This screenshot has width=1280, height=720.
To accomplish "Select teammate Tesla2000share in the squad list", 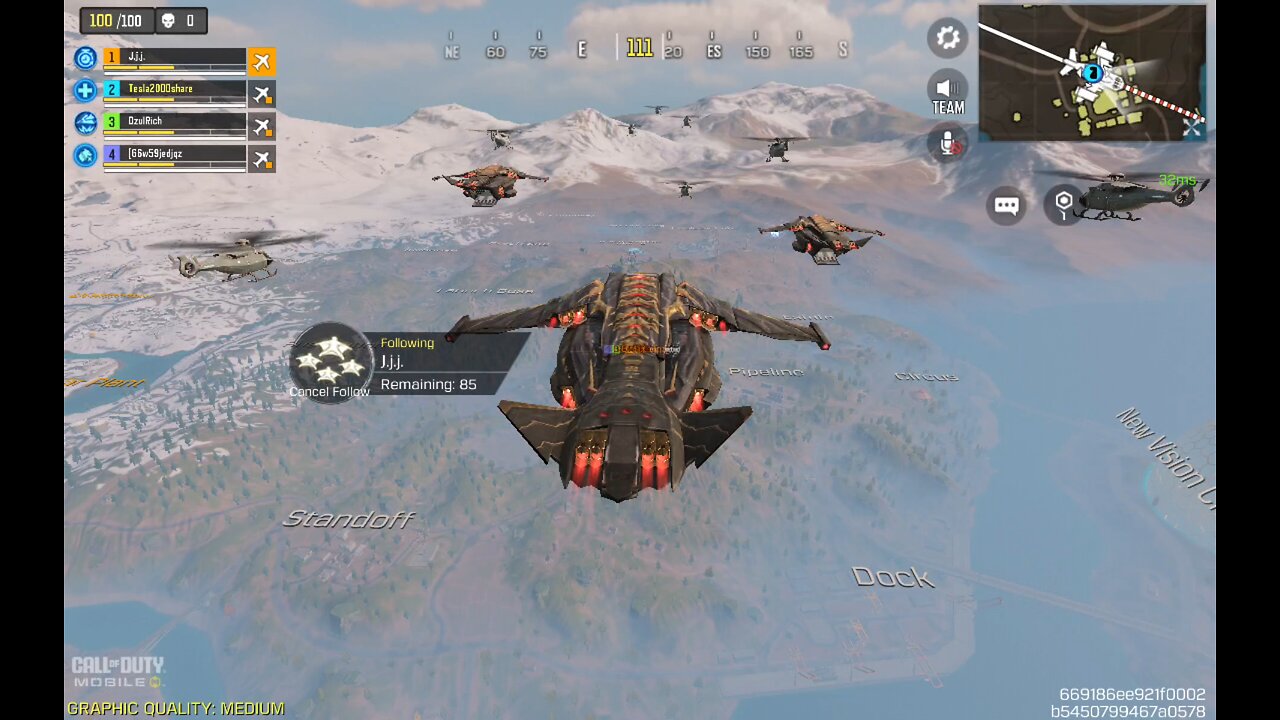I will point(175,91).
